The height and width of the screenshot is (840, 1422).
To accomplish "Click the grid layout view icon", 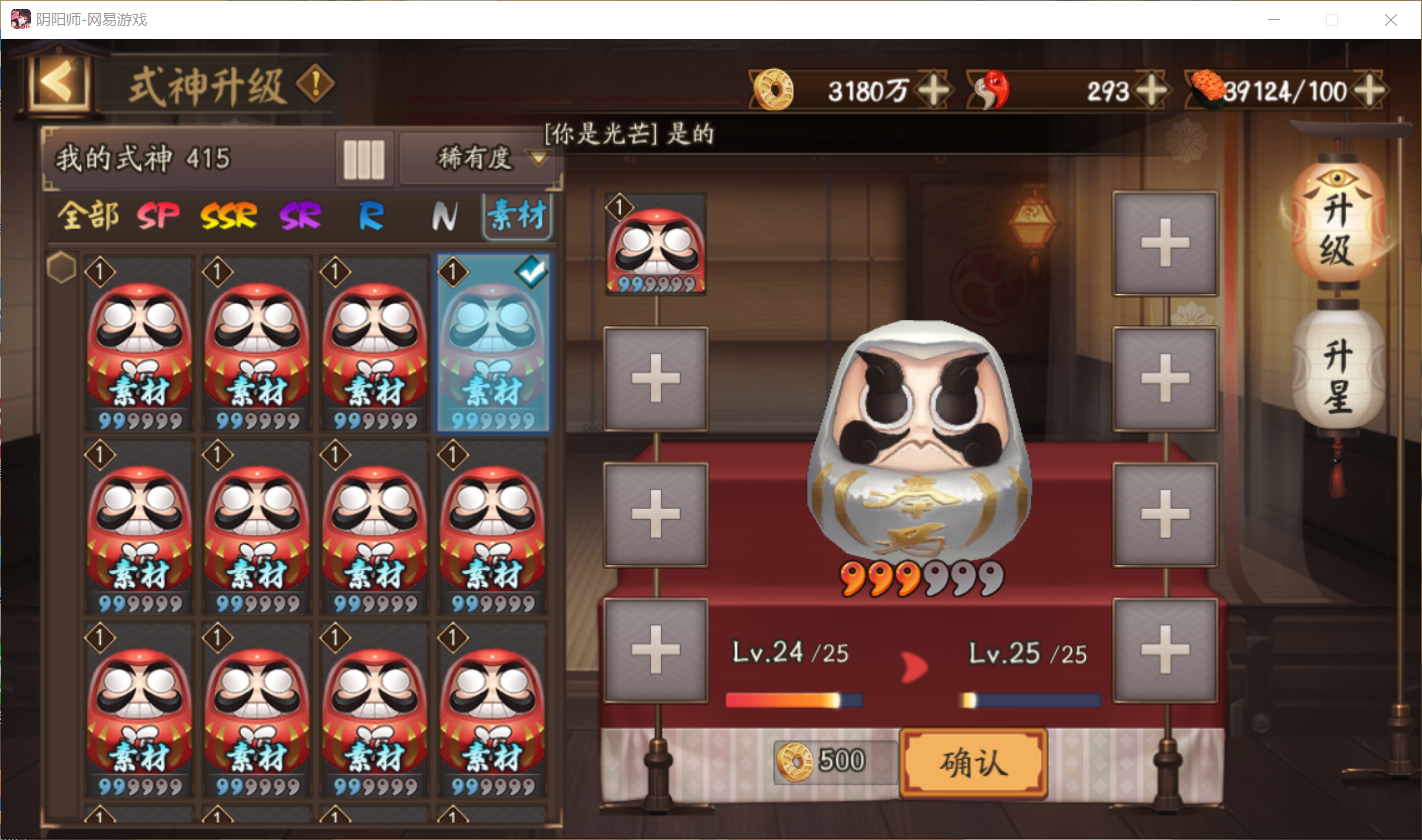I will 363,160.
